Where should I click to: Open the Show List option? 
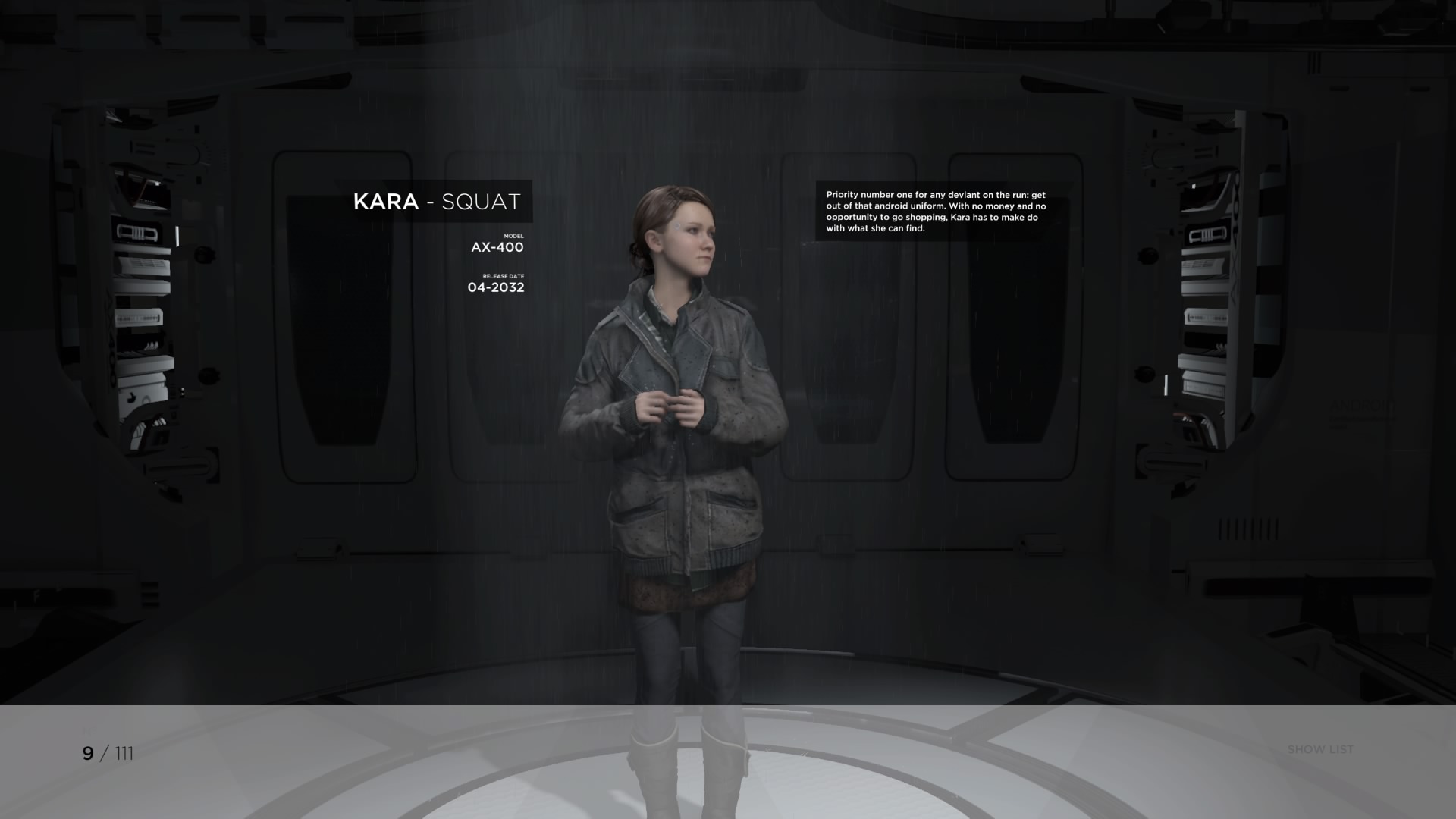[1319, 749]
